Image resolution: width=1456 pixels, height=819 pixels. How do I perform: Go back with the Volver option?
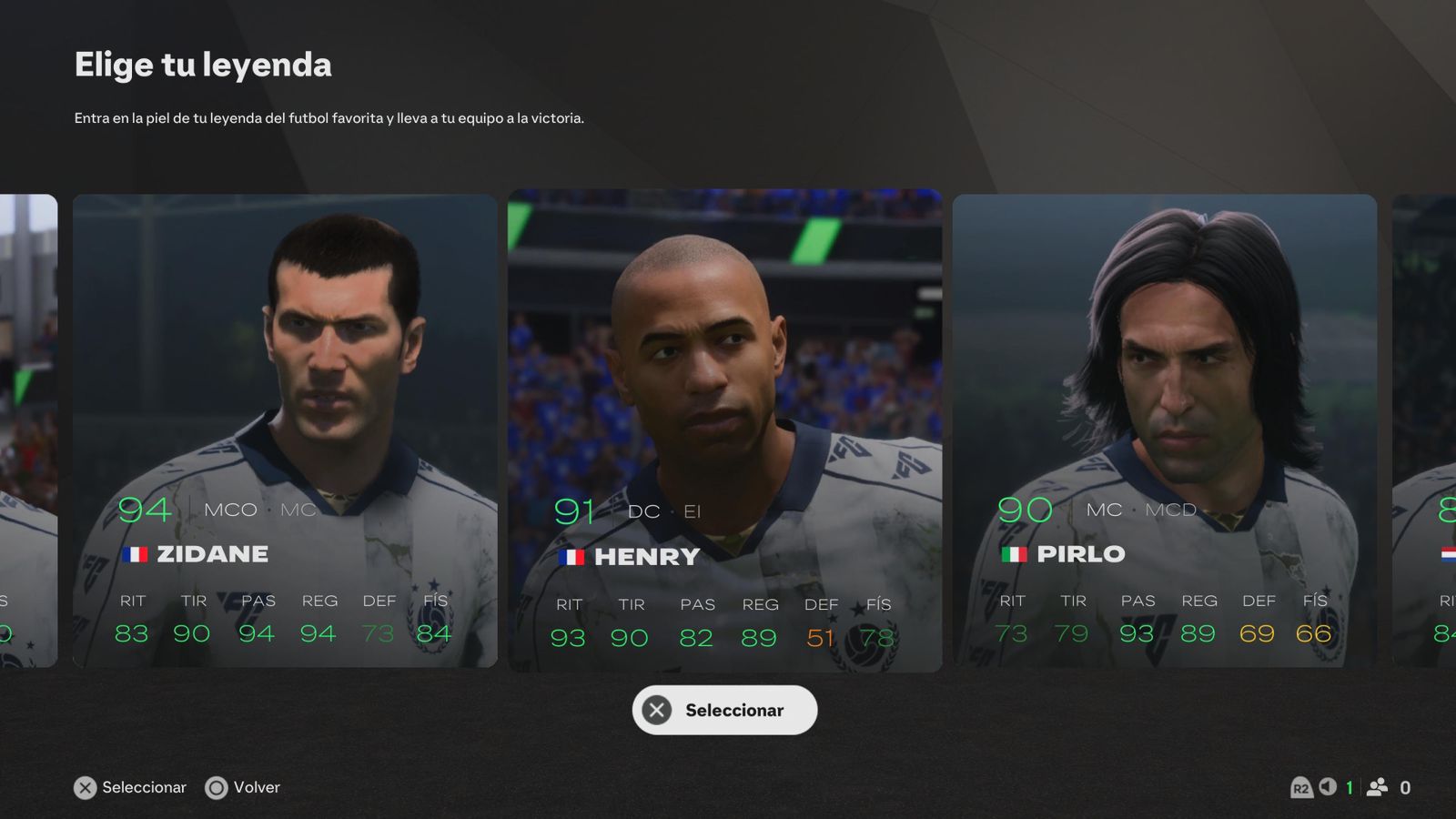tap(243, 787)
